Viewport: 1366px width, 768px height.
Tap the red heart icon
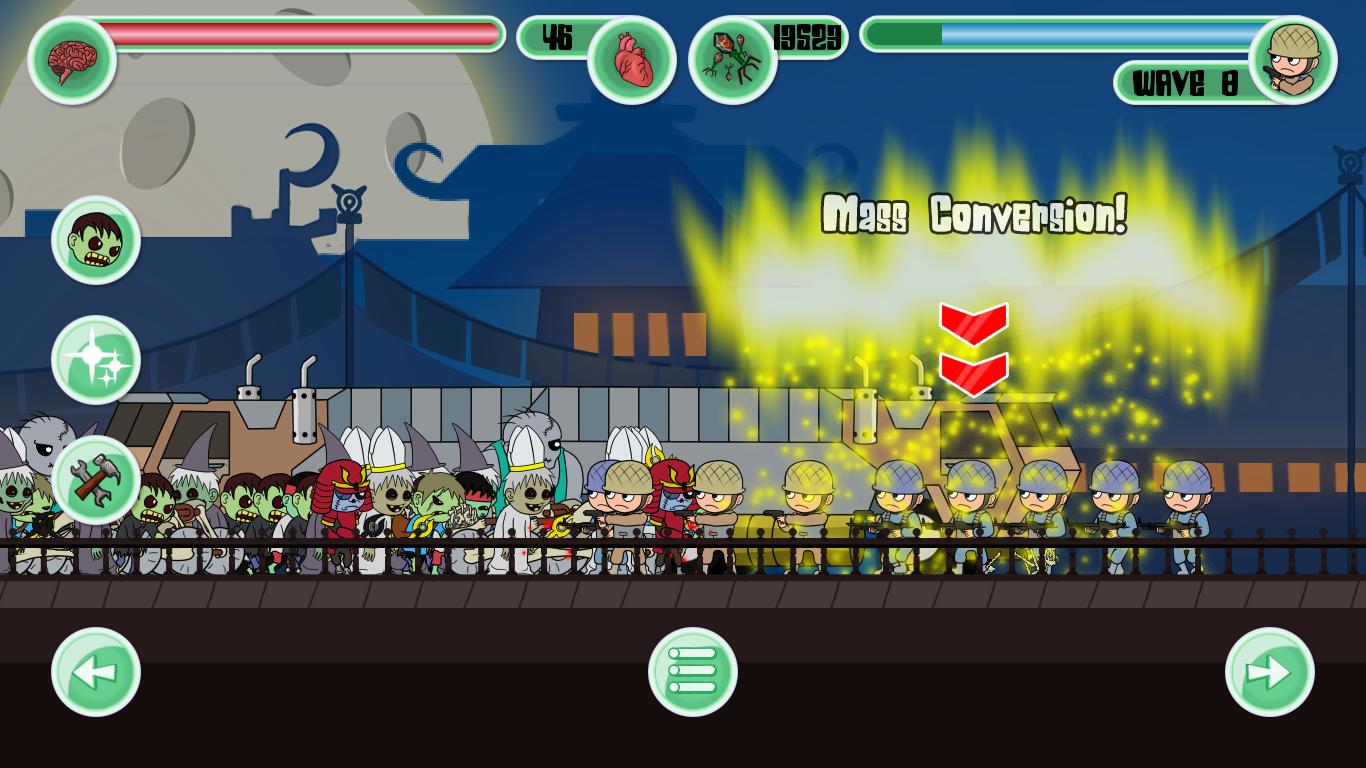(x=632, y=60)
